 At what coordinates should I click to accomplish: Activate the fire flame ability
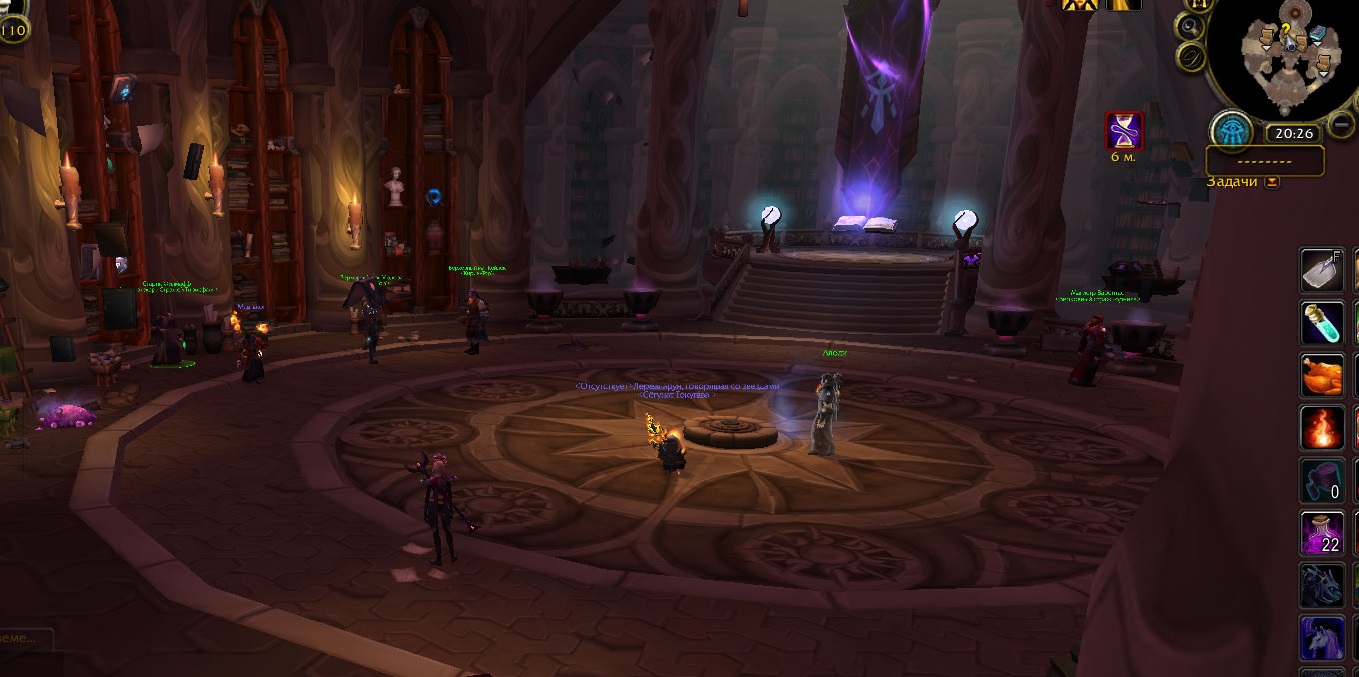1322,428
